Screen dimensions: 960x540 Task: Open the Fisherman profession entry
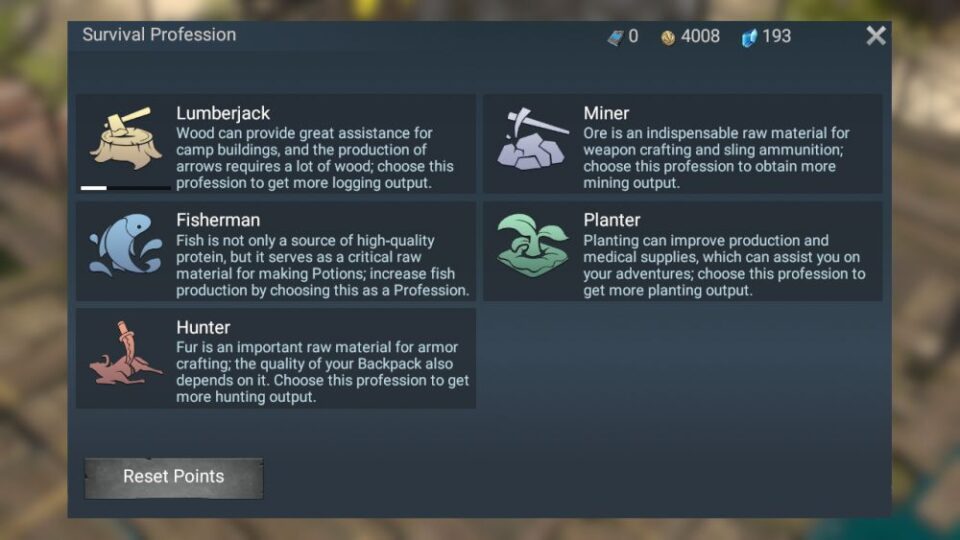[275, 251]
